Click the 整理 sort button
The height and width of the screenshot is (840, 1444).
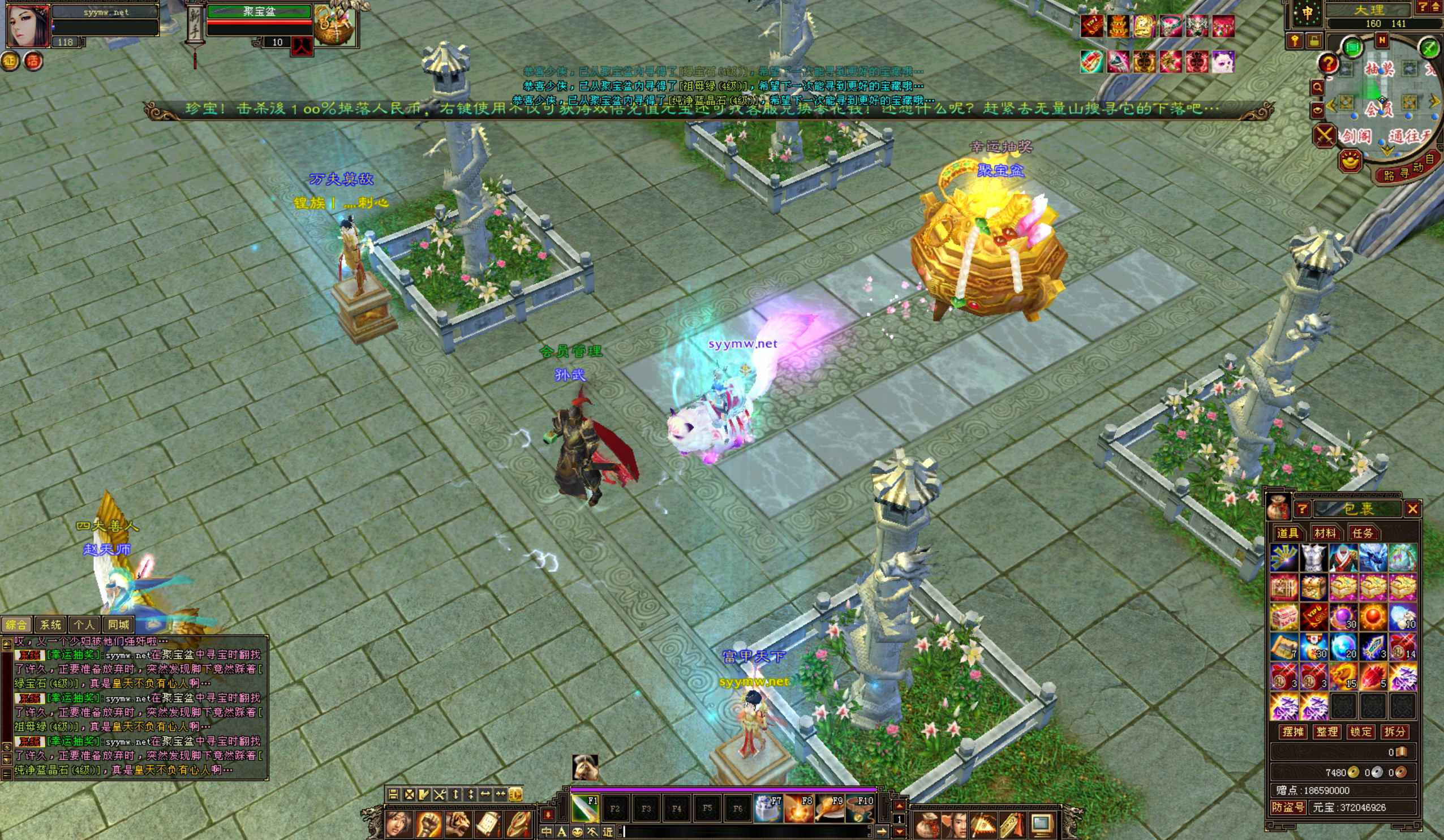click(x=1326, y=732)
